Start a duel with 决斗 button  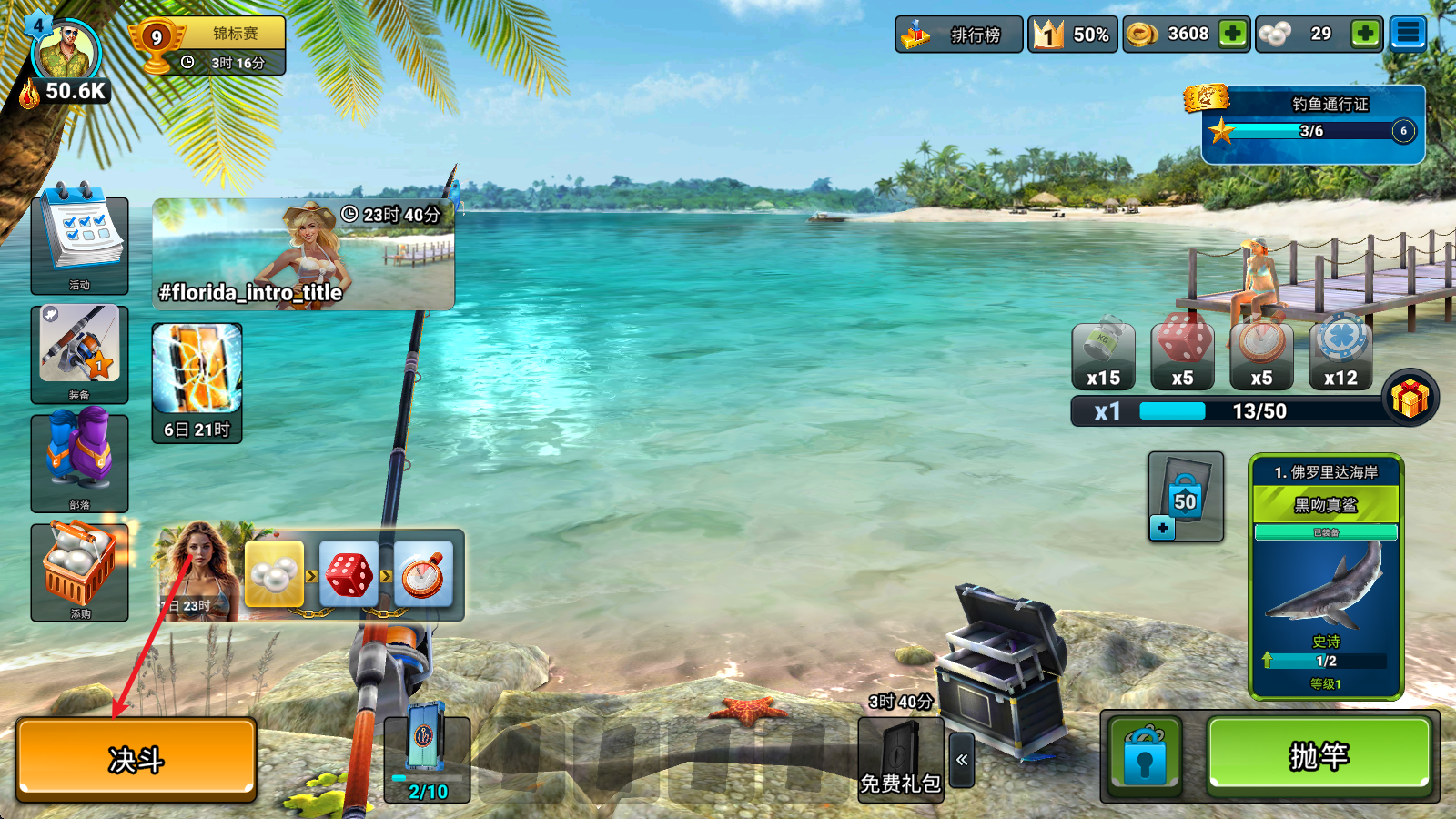point(136,759)
